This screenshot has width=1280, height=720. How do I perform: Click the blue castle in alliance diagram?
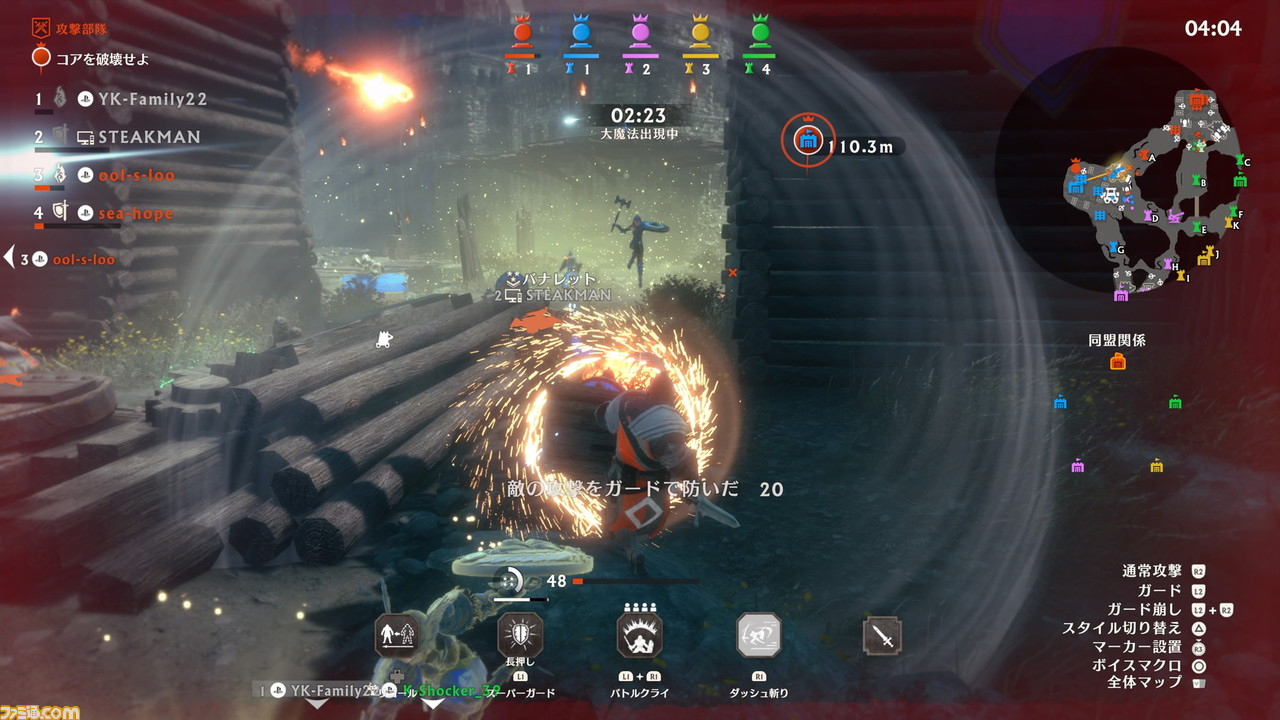pos(1060,403)
